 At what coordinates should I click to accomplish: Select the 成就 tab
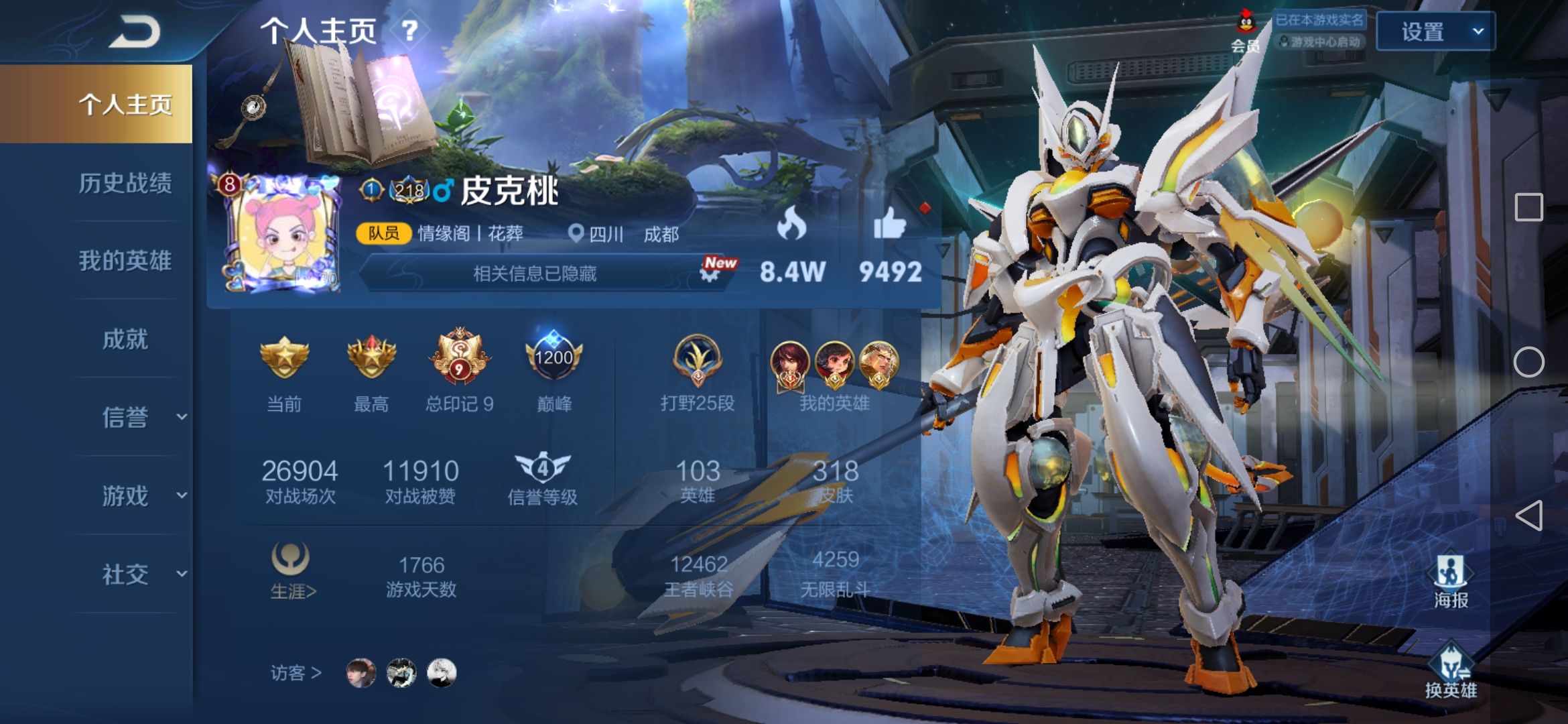125,339
